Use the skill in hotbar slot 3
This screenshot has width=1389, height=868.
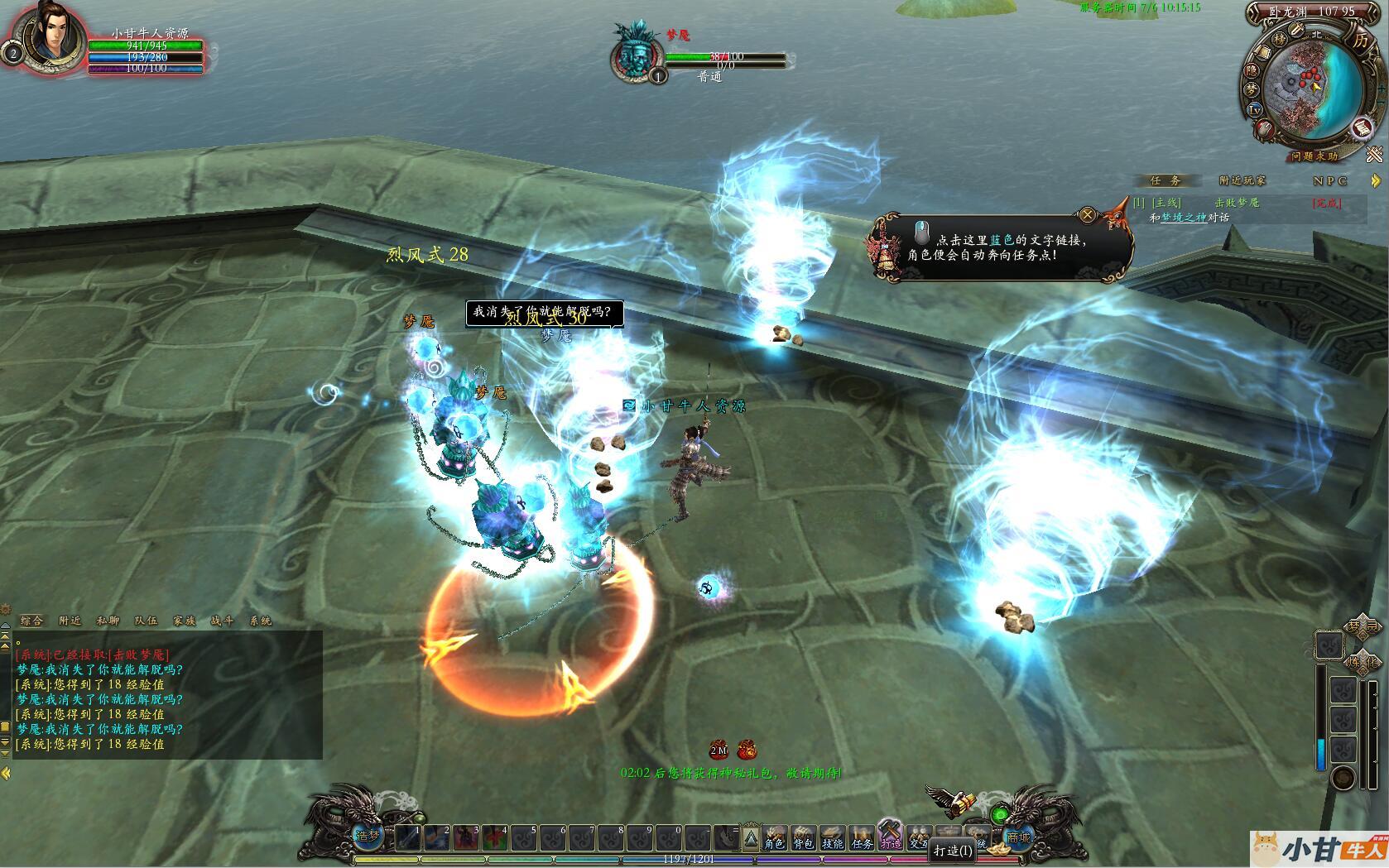(467, 838)
